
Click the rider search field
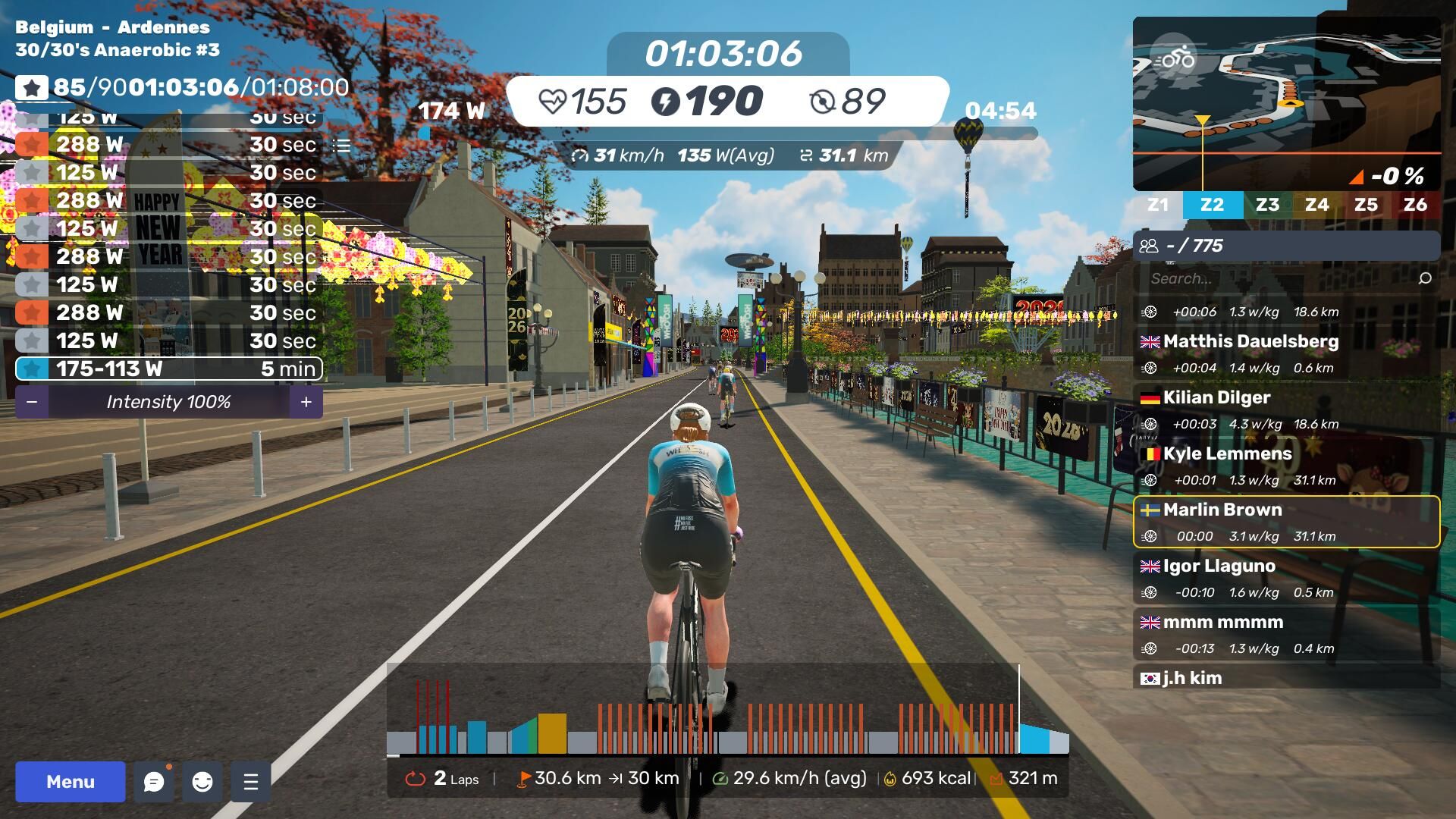1282,278
